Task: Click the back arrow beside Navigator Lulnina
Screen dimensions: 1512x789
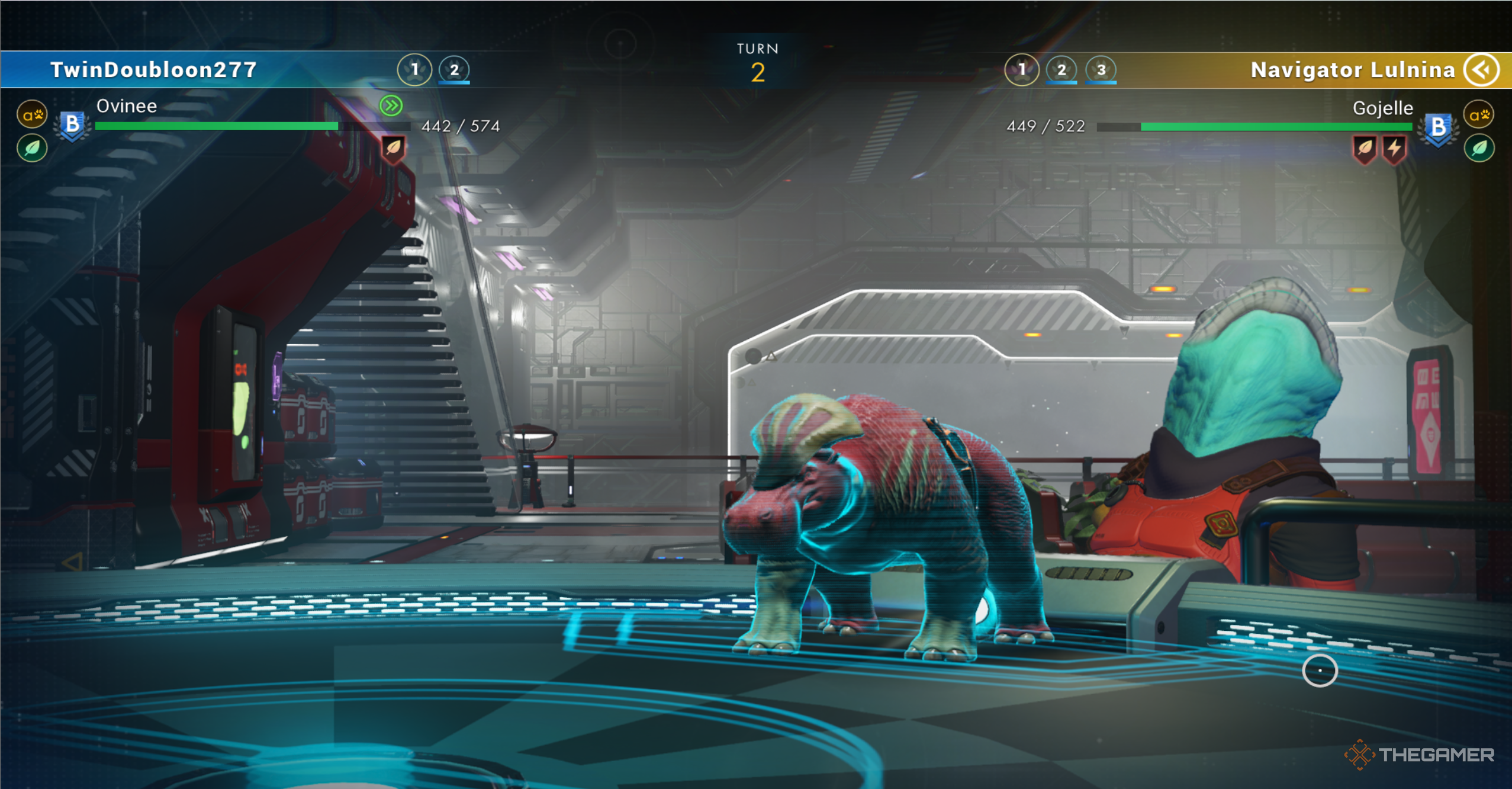Action: coord(1483,70)
